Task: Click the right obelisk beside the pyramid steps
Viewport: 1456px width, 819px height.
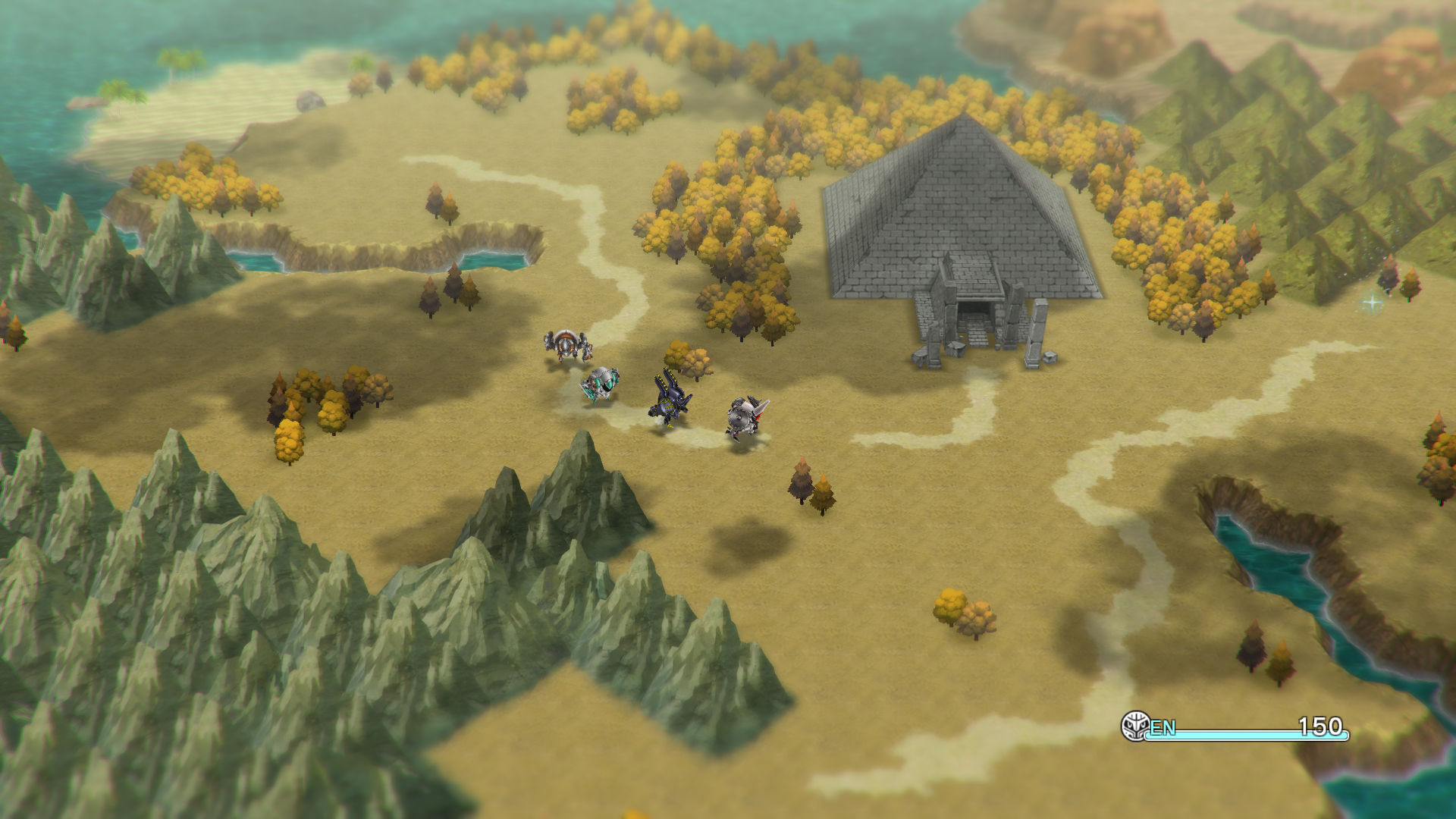Action: point(1036,334)
